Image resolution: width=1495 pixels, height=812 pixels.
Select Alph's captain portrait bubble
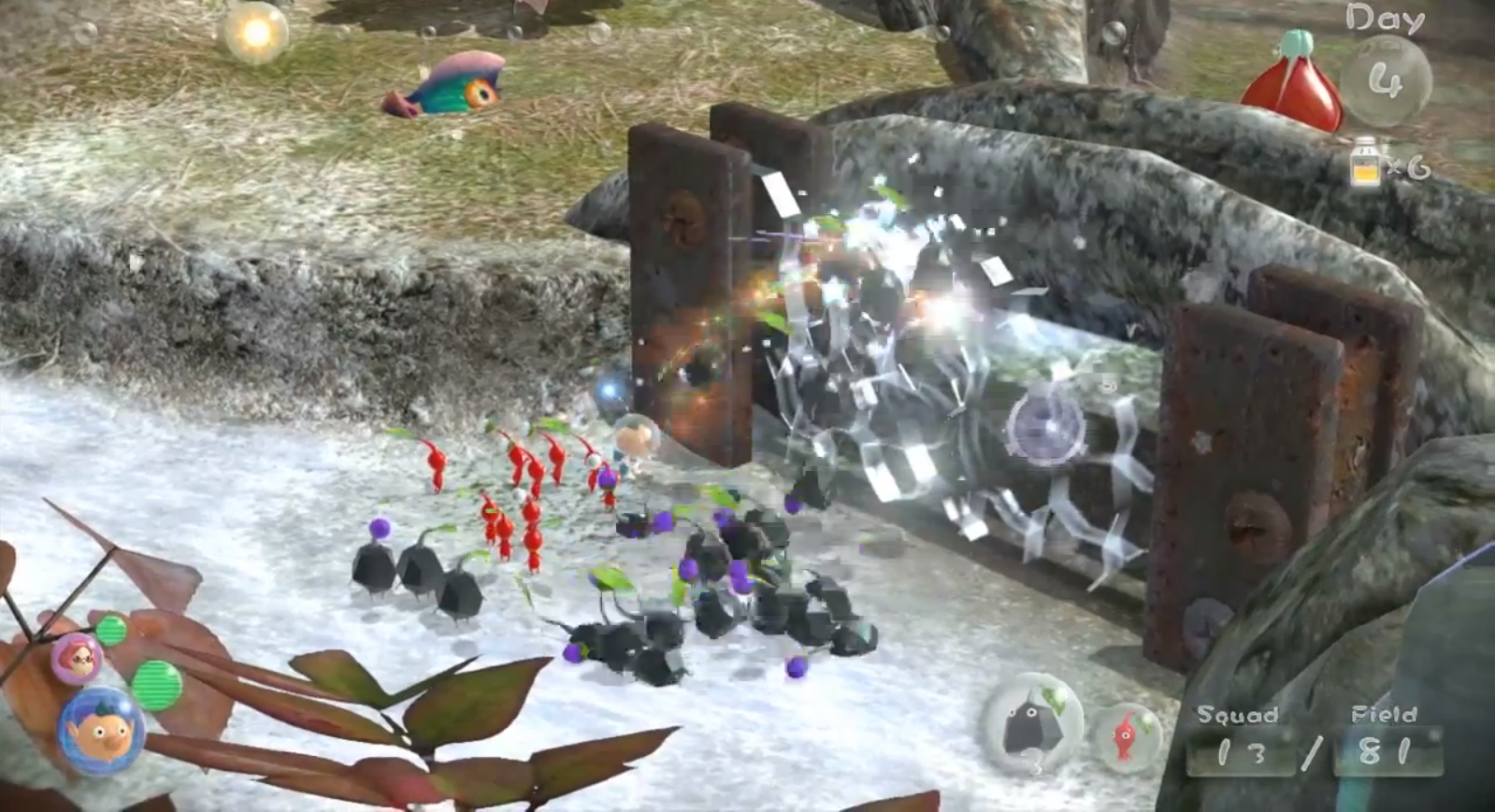tap(101, 733)
